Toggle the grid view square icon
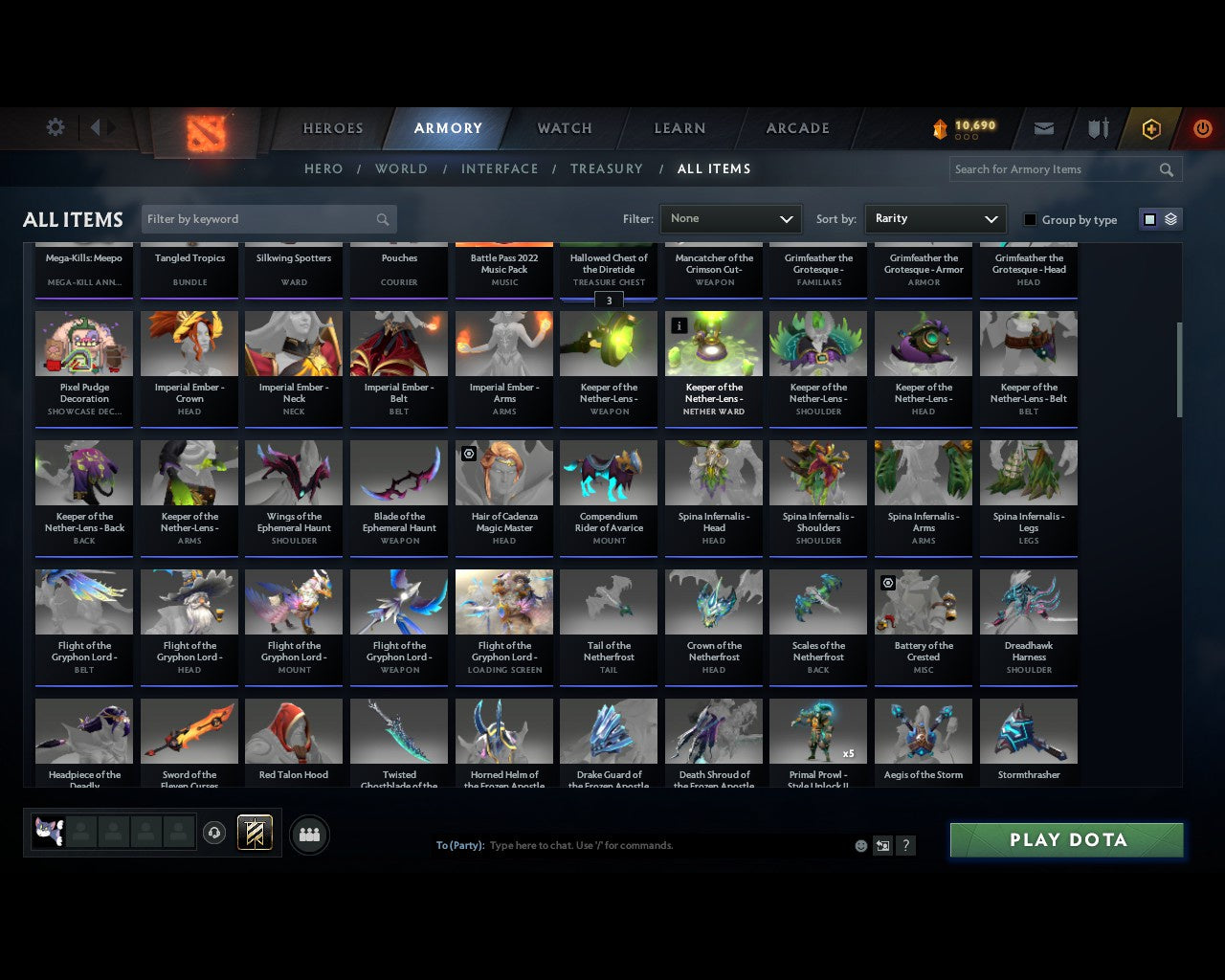Viewport: 1225px width, 980px height. (1148, 218)
